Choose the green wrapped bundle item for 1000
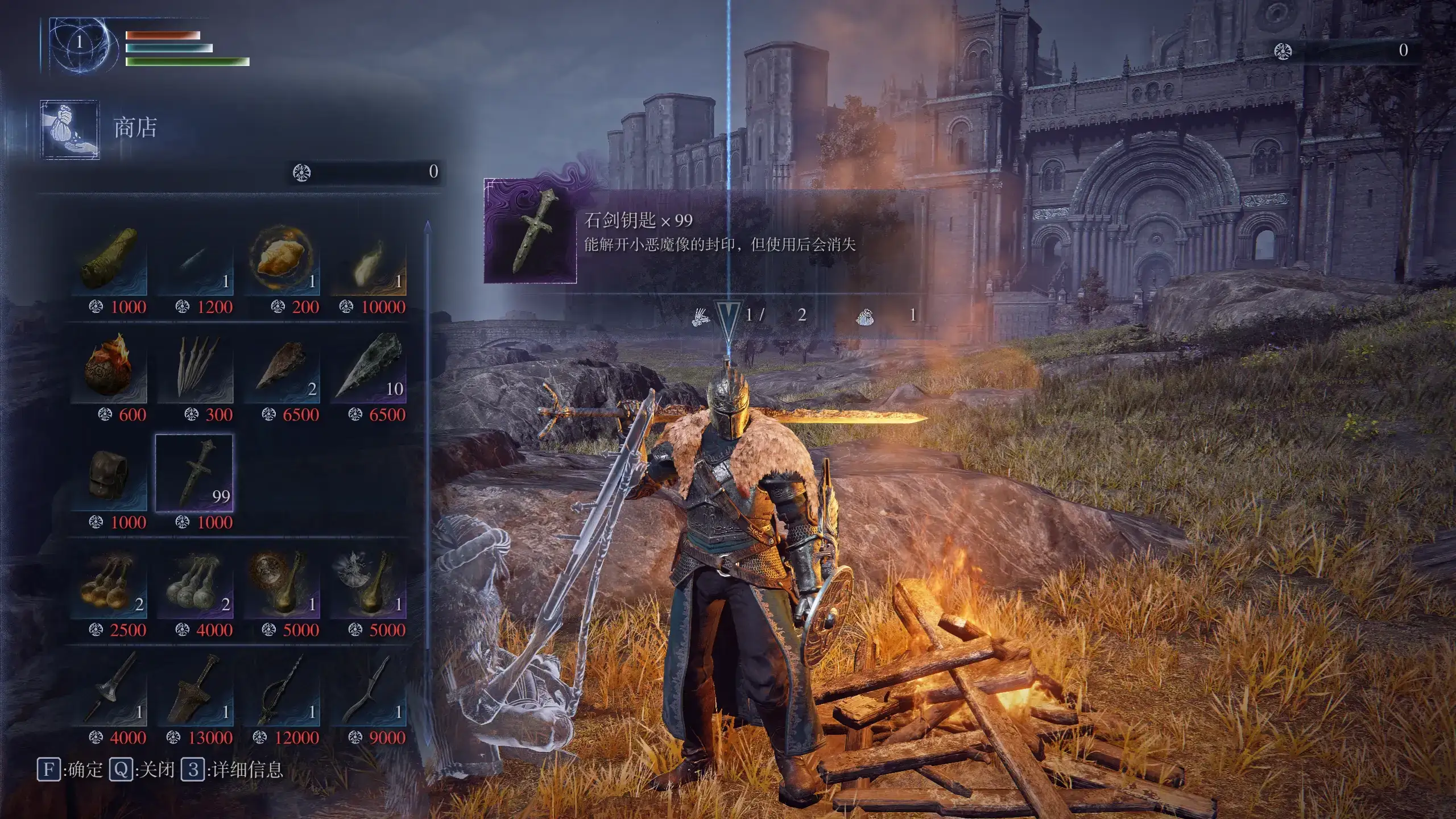The height and width of the screenshot is (819, 1456). 109,259
